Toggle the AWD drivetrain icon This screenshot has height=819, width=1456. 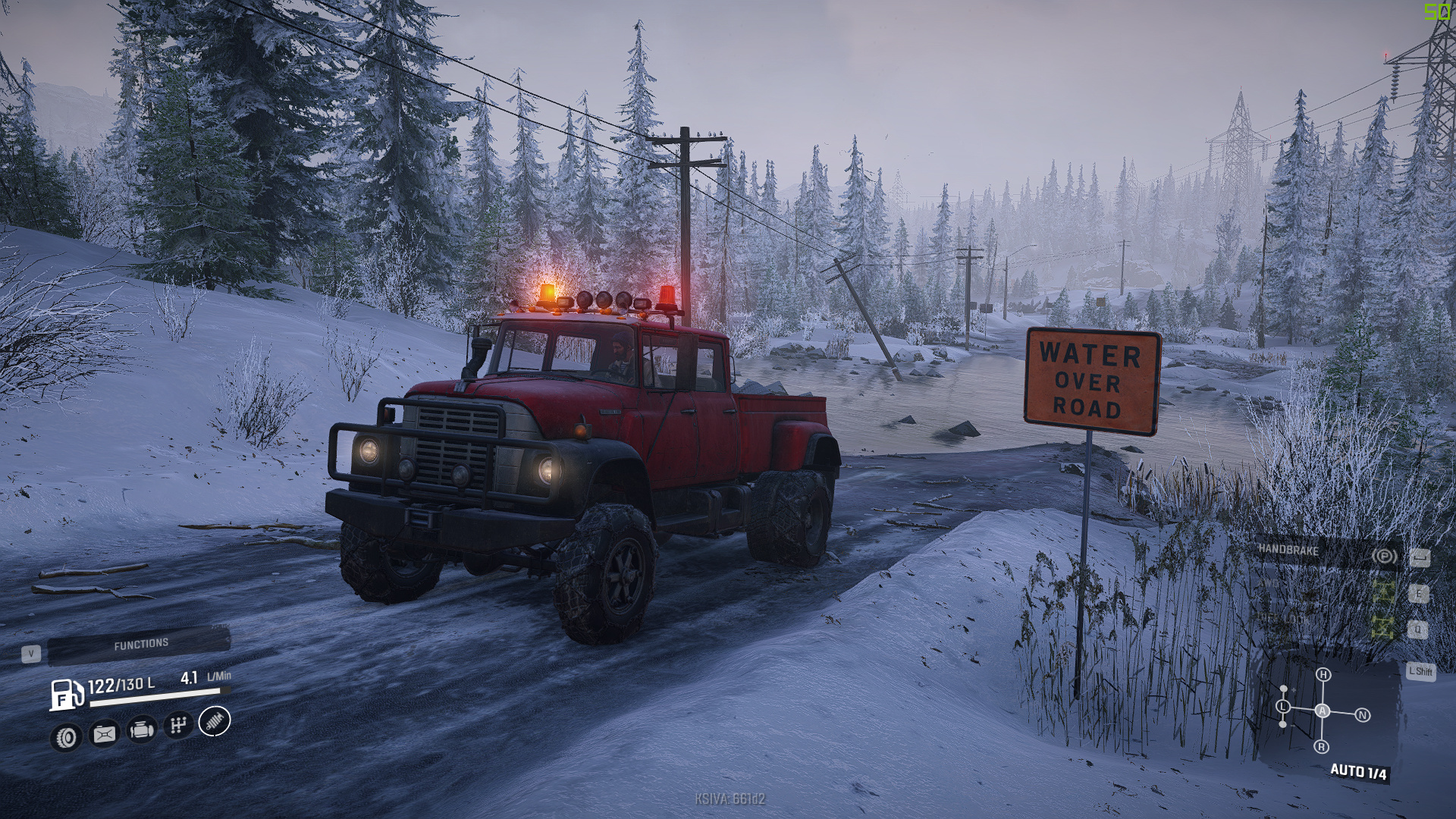[x=1383, y=591]
